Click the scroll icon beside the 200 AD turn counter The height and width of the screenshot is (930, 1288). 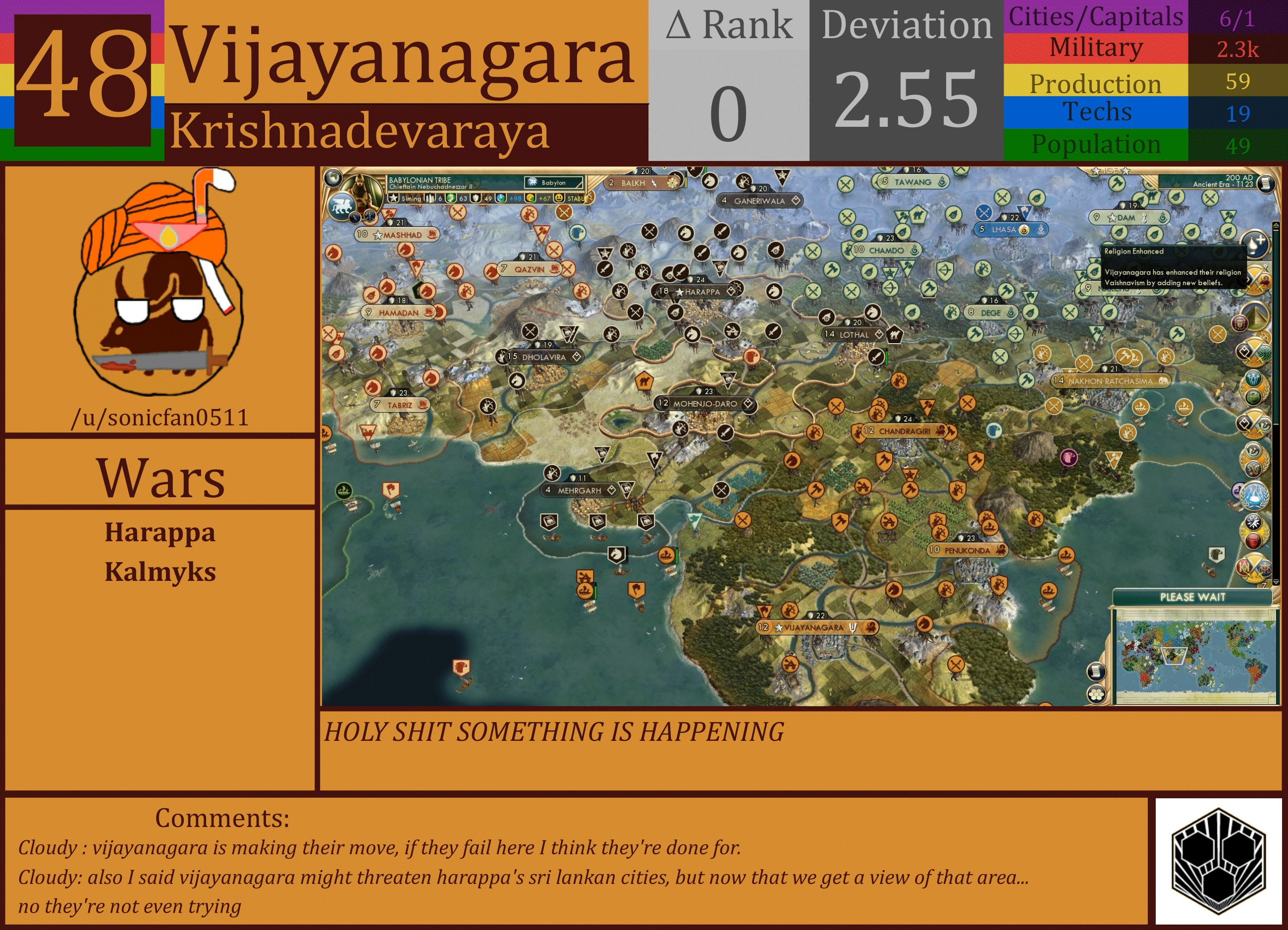coord(1266,183)
